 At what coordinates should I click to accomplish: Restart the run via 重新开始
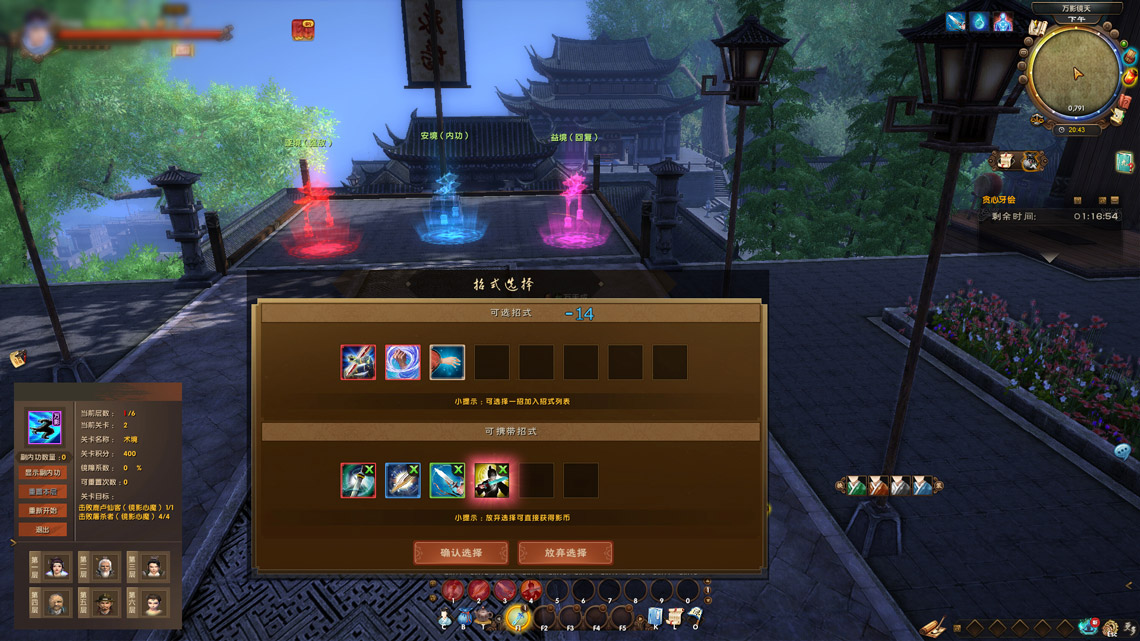[x=42, y=511]
